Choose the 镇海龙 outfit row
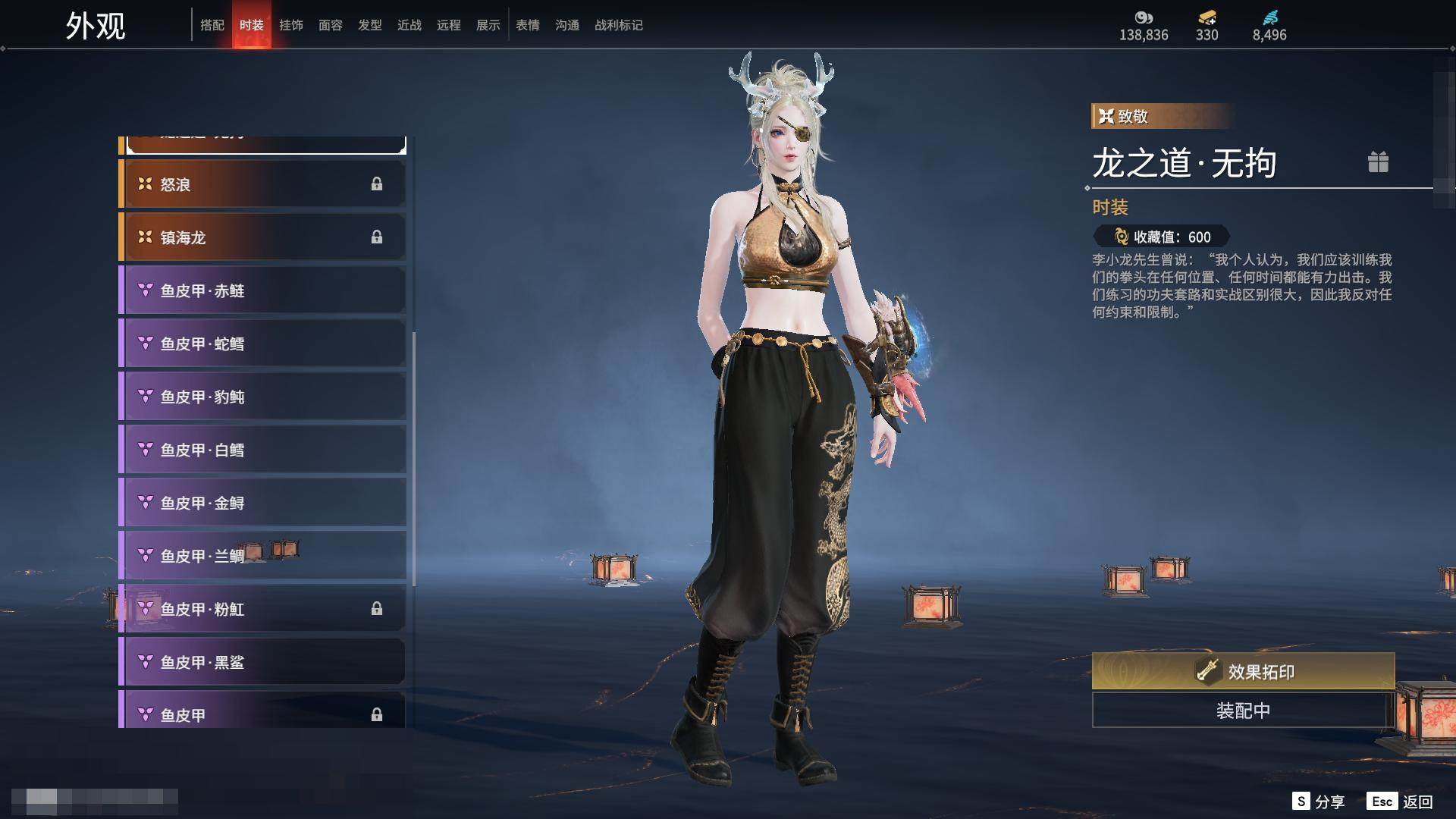This screenshot has width=1456, height=819. coord(262,237)
